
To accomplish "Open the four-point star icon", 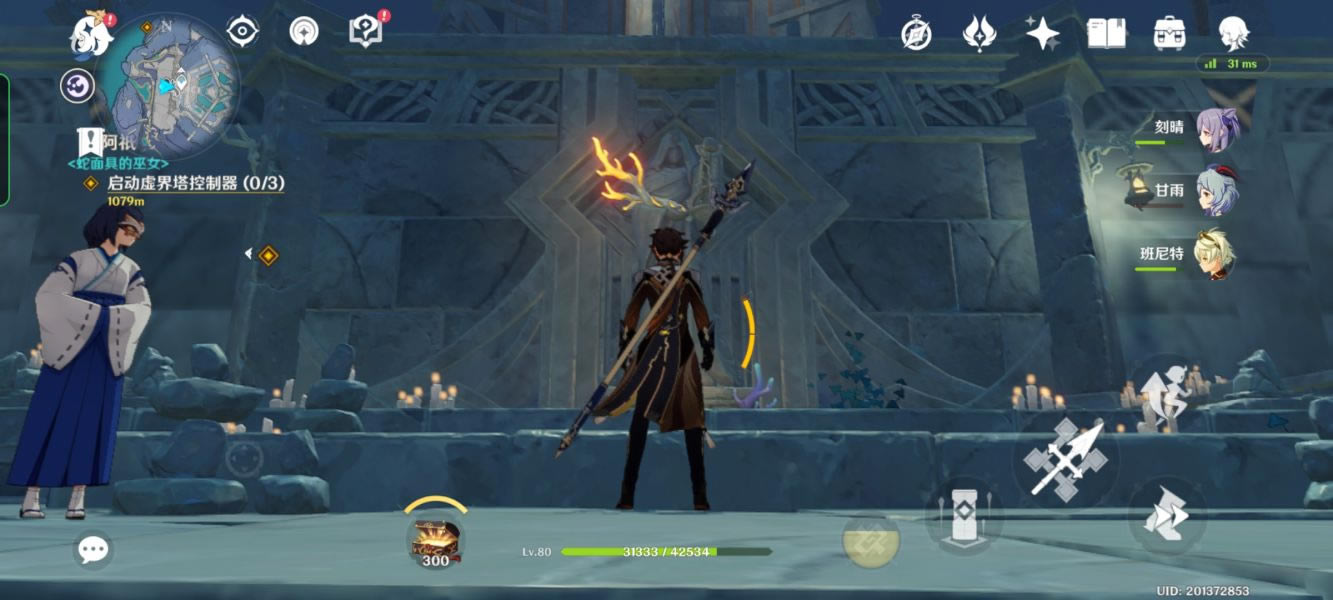I will (1042, 34).
